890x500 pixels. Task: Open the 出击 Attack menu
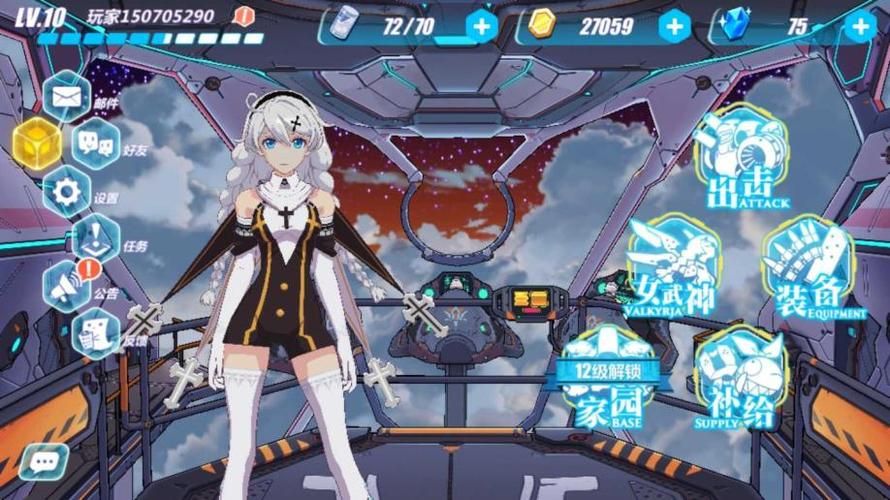pos(742,160)
